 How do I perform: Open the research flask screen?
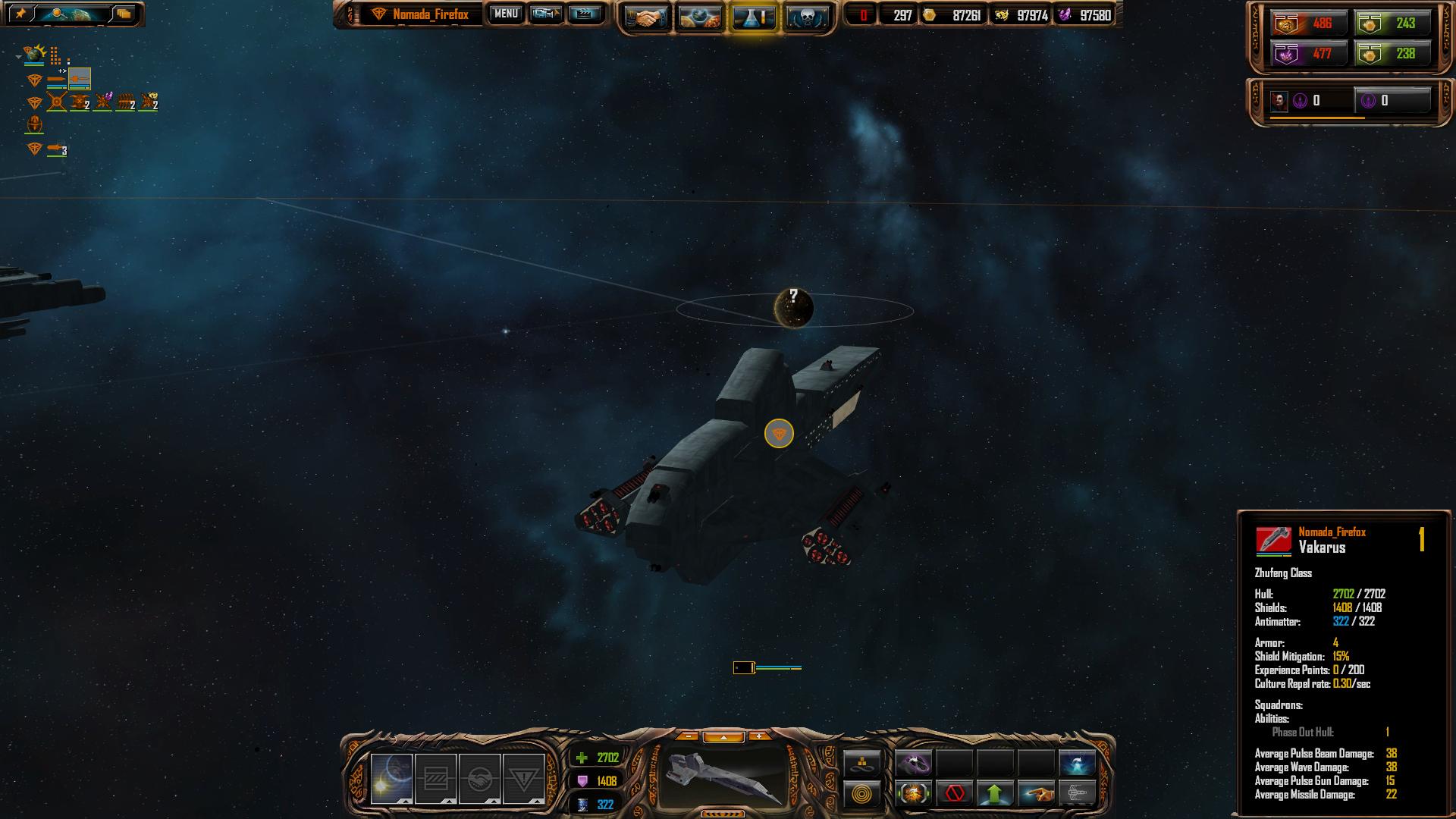752,17
